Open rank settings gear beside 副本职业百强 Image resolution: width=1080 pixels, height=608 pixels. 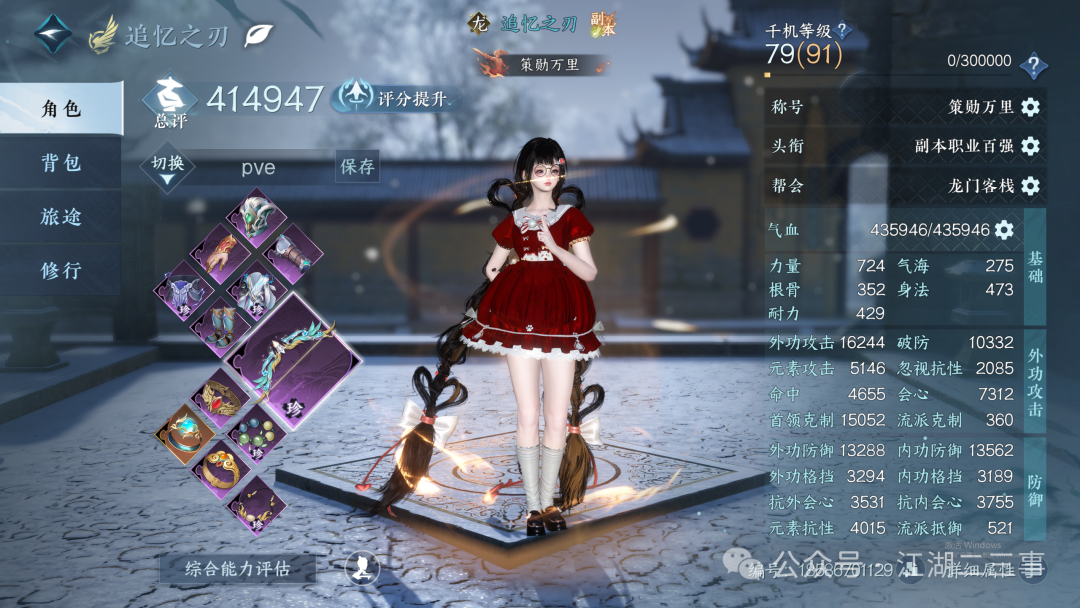1030,146
